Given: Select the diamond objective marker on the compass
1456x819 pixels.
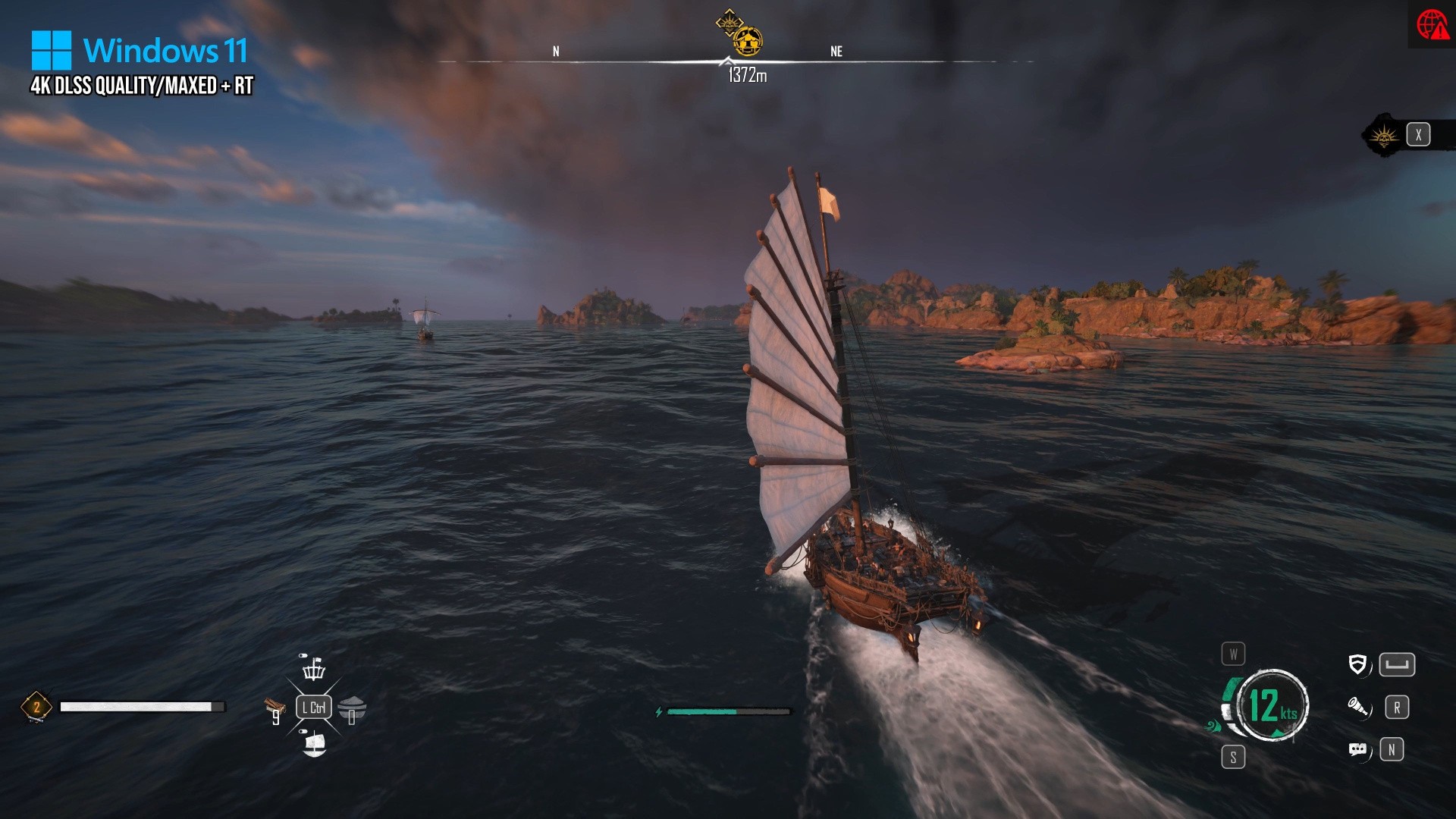Looking at the screenshot, I should tap(729, 22).
